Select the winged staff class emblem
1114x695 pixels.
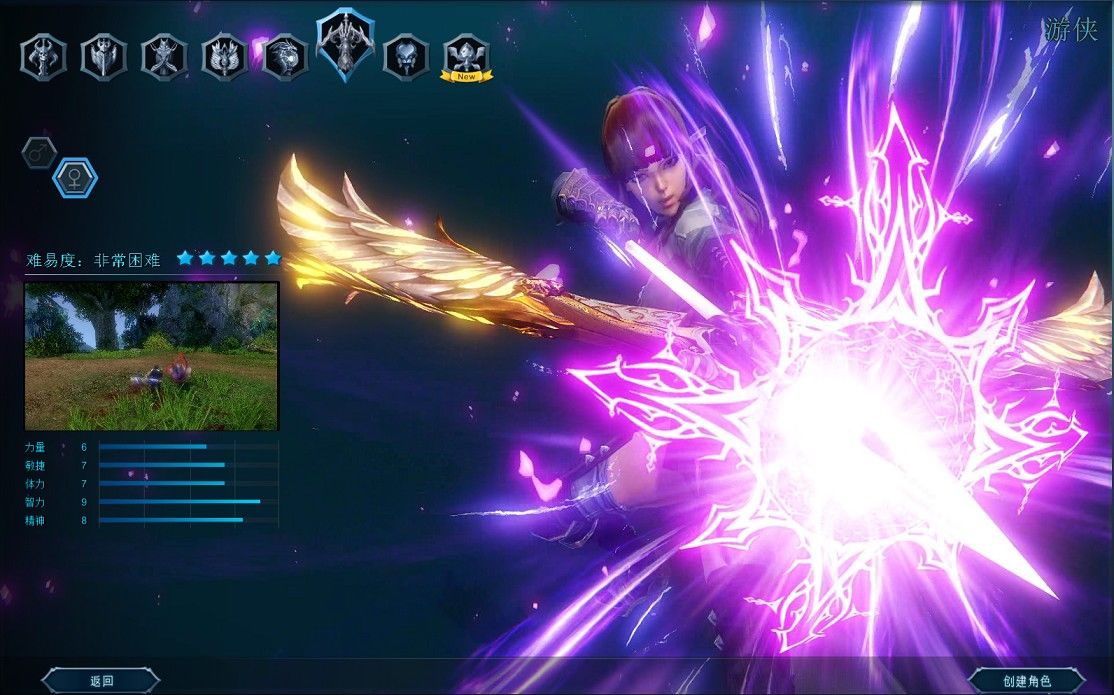[x=224, y=56]
